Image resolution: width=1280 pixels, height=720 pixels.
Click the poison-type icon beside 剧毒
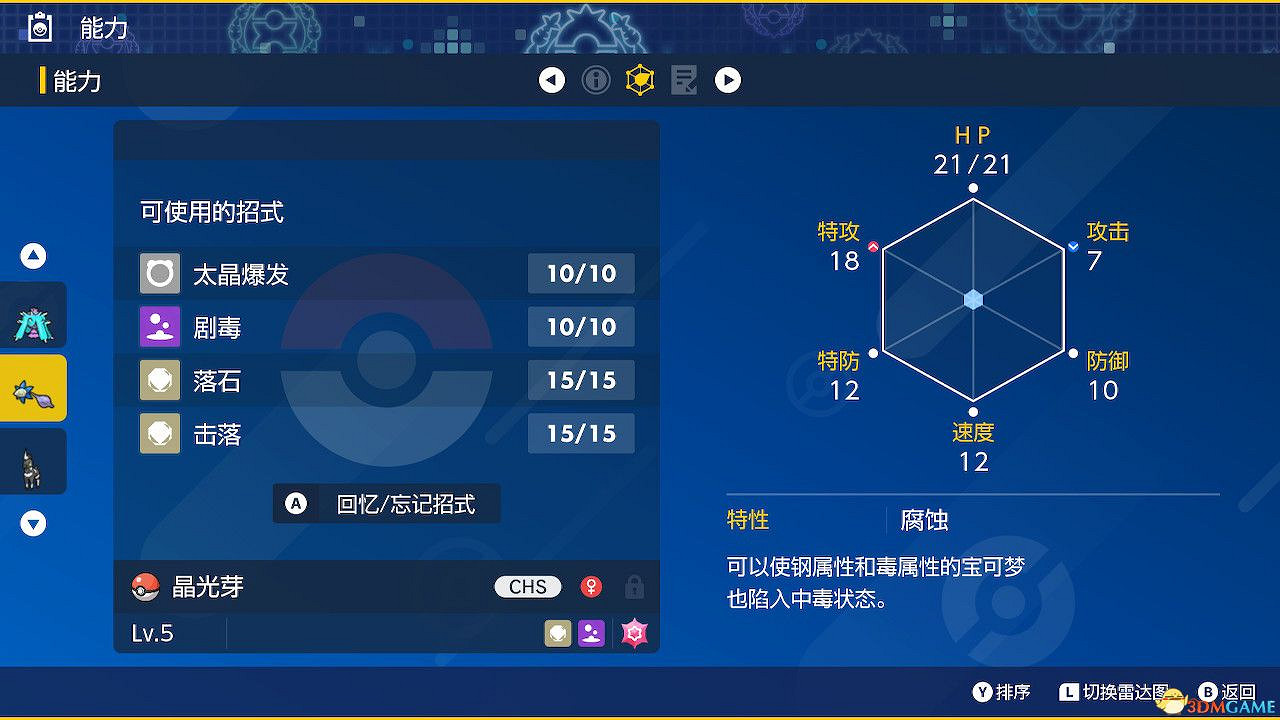[x=159, y=326]
